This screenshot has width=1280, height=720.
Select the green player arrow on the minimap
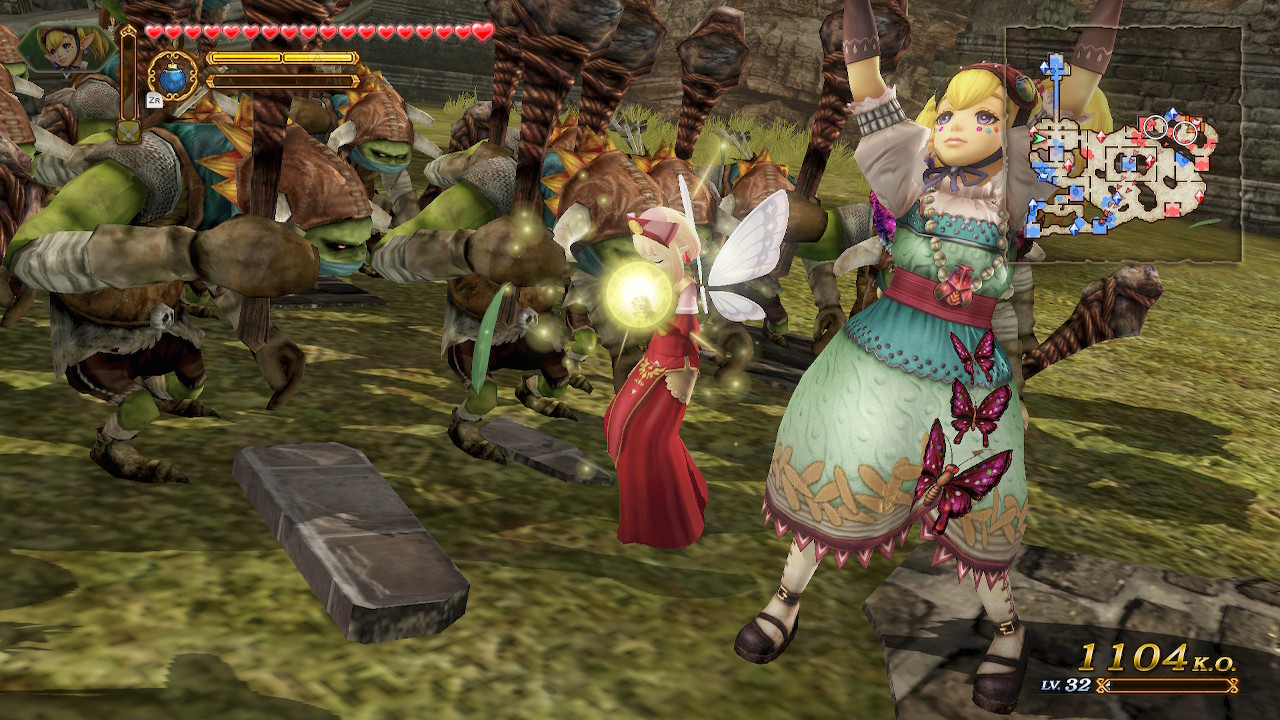pyautogui.click(x=1038, y=138)
